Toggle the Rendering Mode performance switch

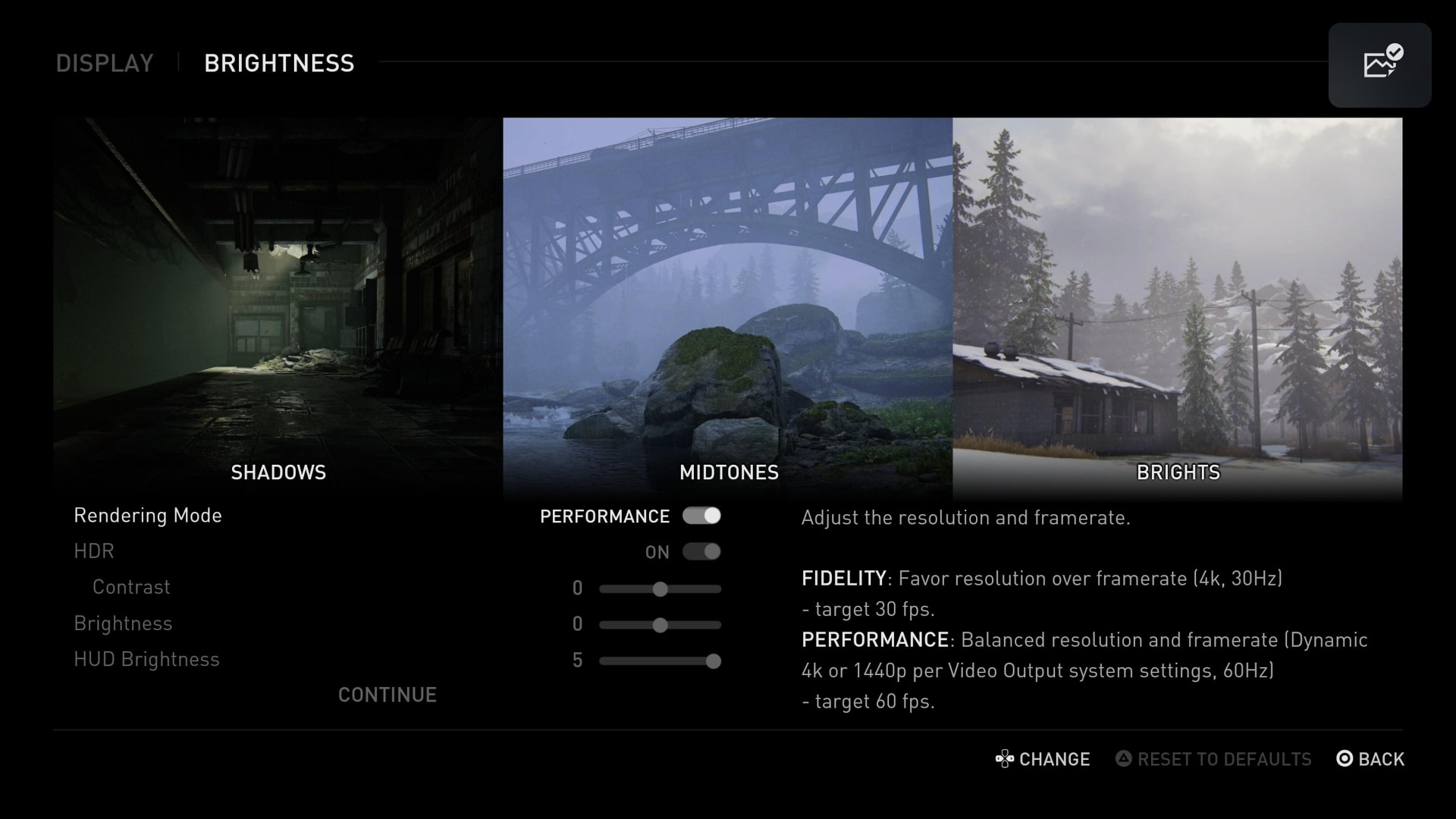pyautogui.click(x=701, y=516)
